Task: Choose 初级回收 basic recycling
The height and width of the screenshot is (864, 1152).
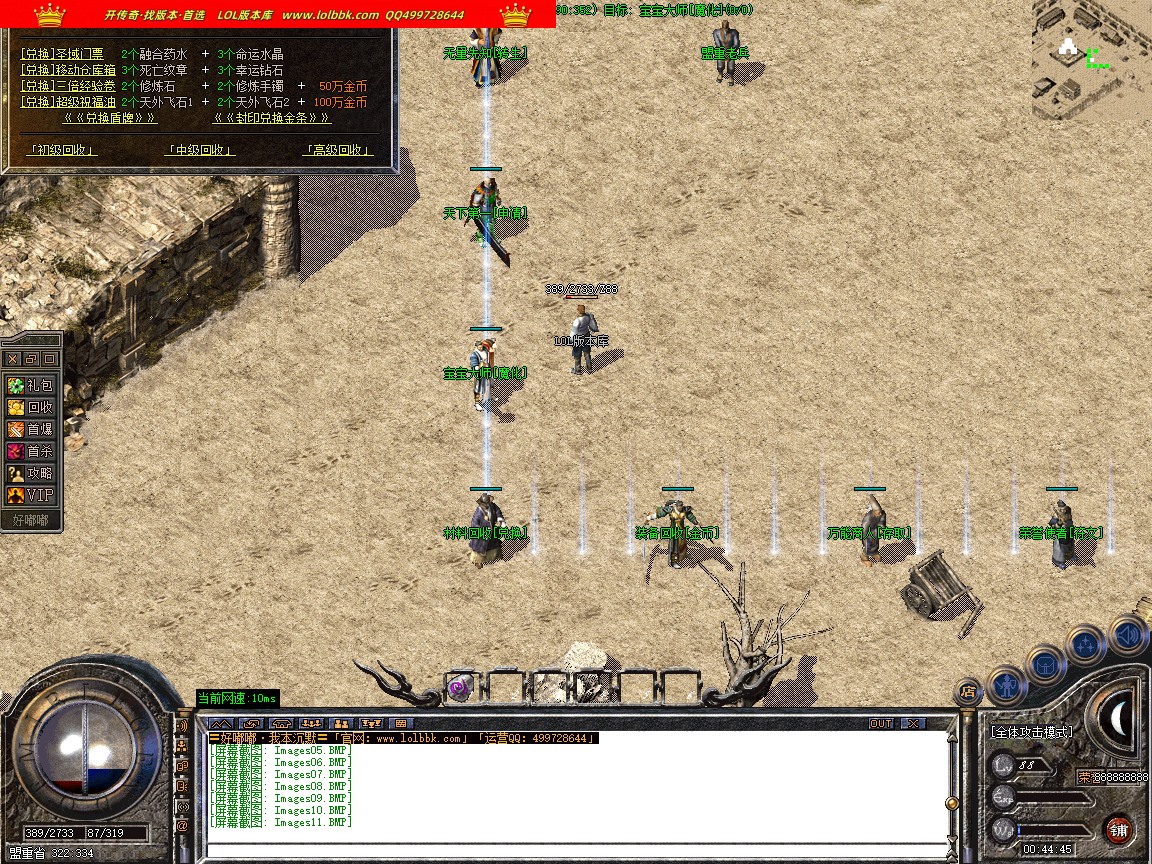Action: (62, 150)
